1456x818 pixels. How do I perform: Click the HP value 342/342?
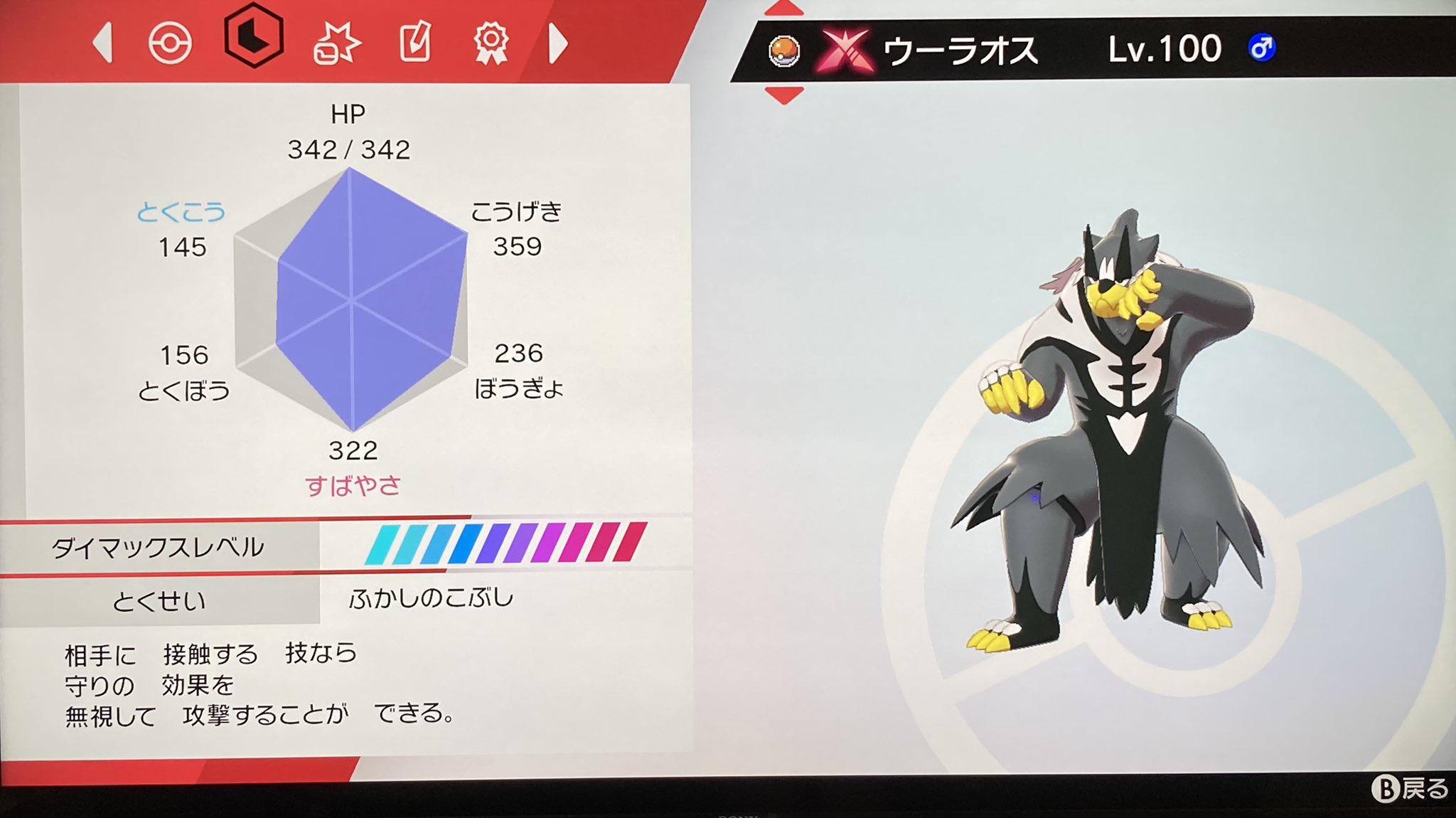348,149
